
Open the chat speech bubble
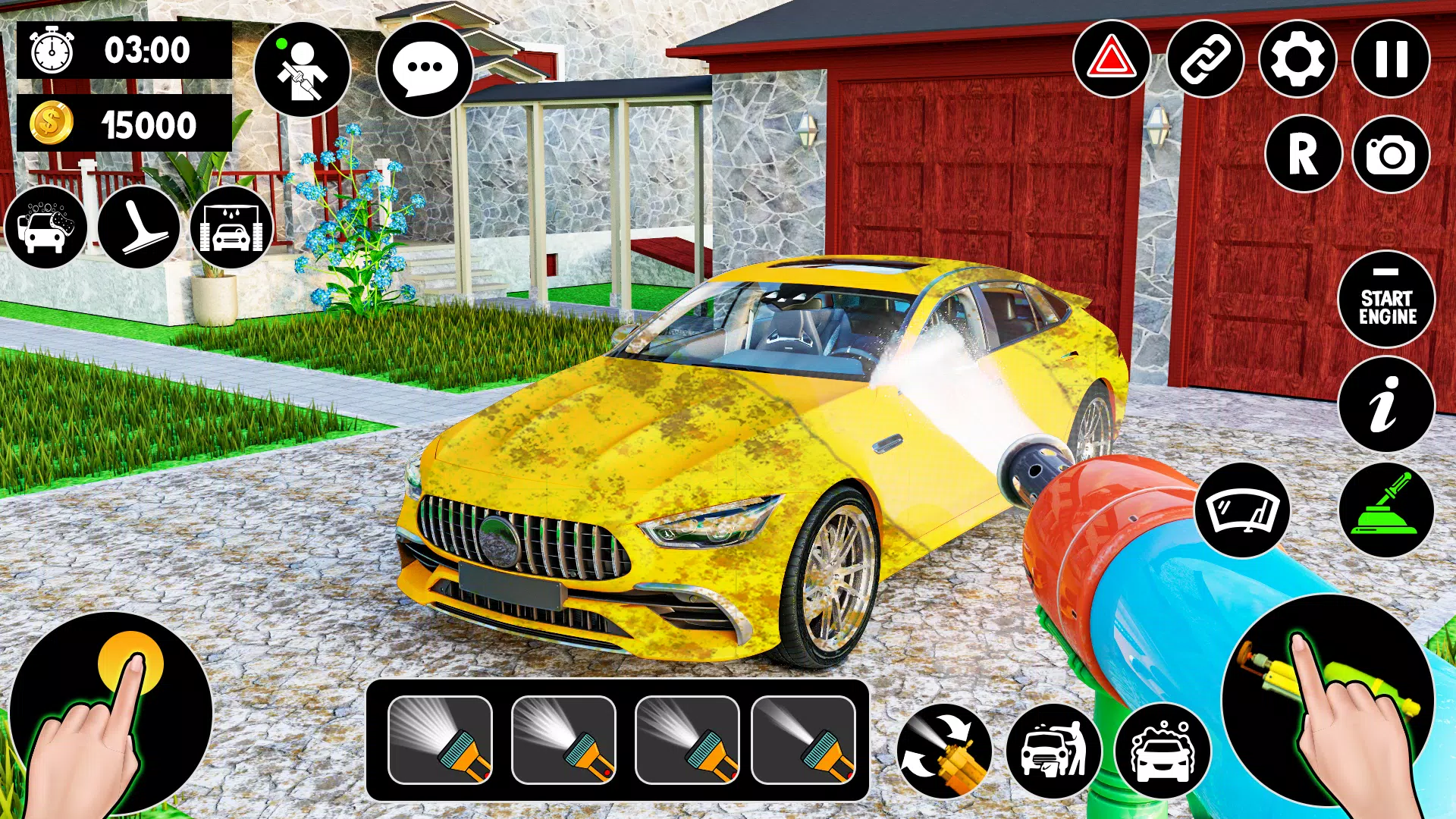[x=425, y=68]
